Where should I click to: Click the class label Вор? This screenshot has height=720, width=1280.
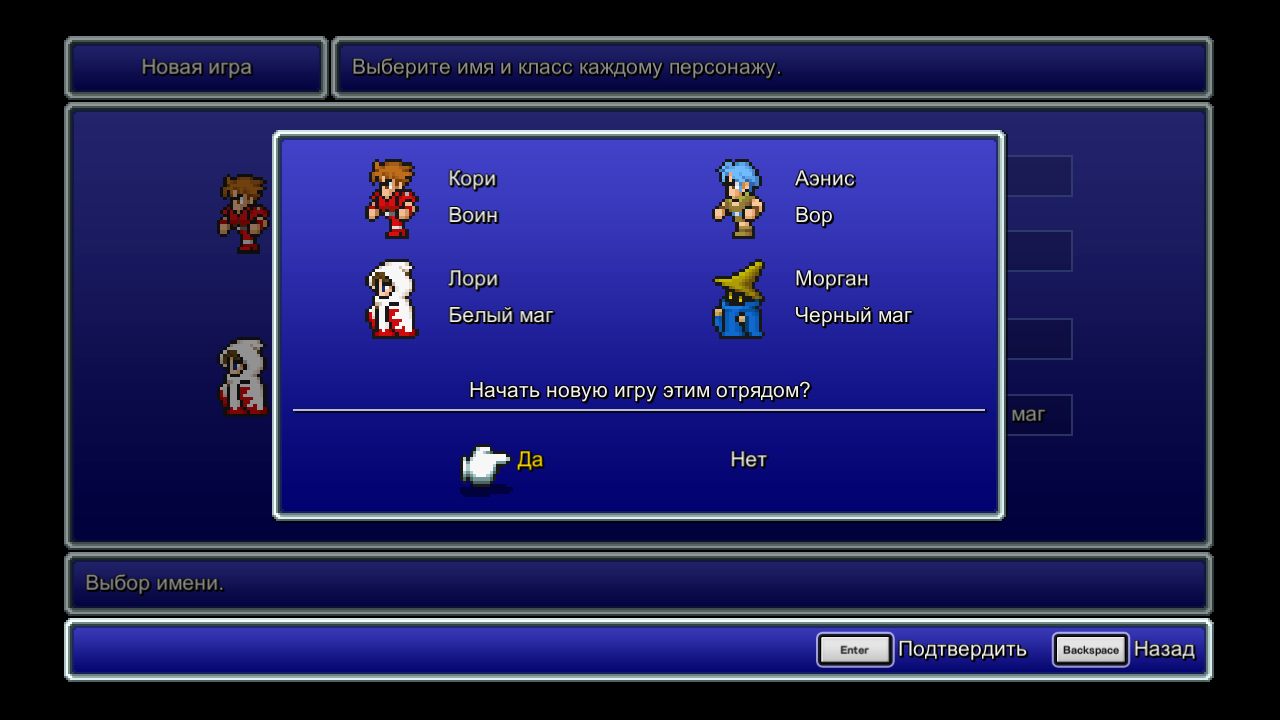pyautogui.click(x=811, y=214)
